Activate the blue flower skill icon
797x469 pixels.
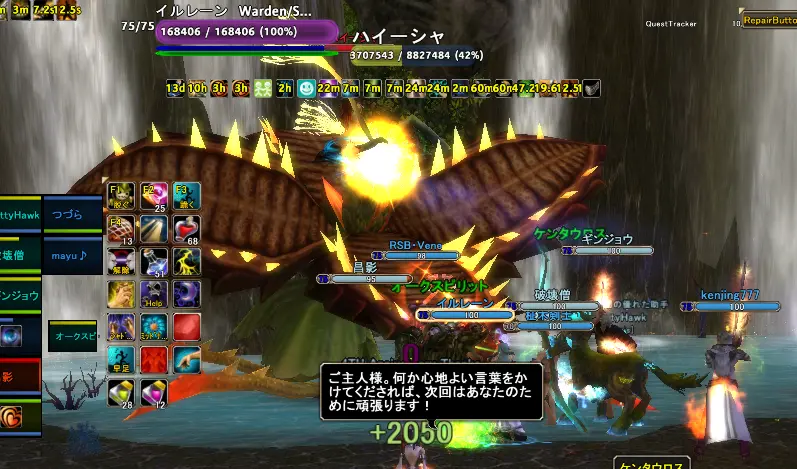point(153,326)
